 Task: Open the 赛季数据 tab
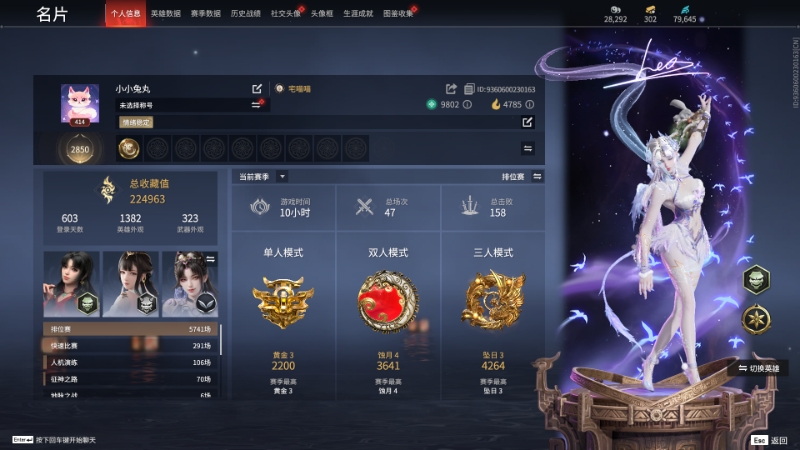pos(206,14)
